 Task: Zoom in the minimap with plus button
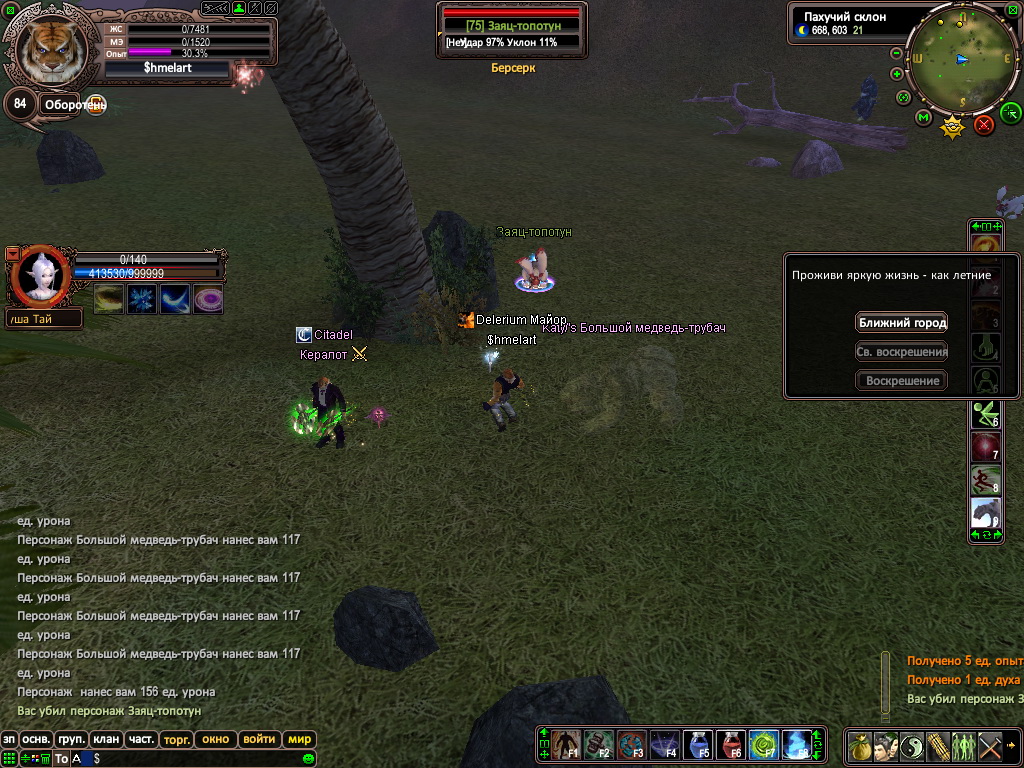[x=896, y=74]
